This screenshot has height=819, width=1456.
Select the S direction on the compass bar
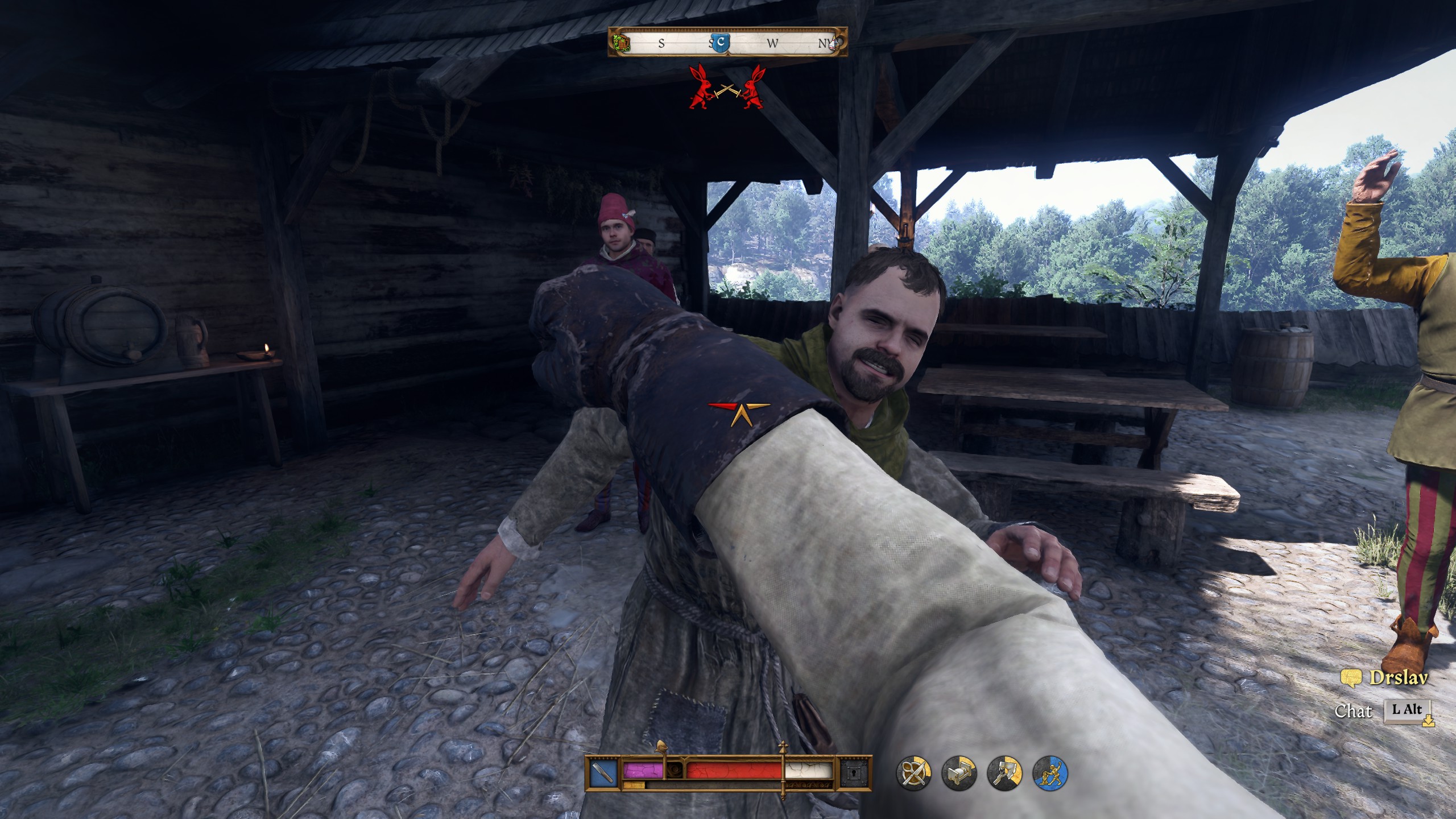[661, 43]
